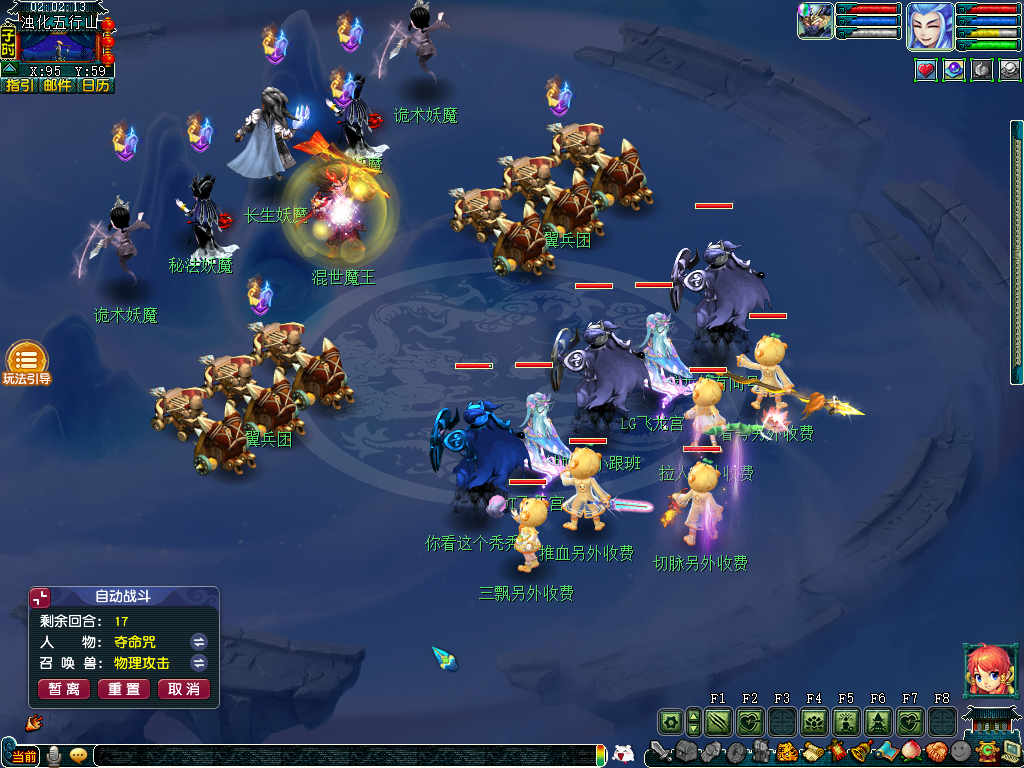Screen dimensions: 1024x768
Task: Reset auto-battle with the 重置 button
Action: tap(124, 689)
